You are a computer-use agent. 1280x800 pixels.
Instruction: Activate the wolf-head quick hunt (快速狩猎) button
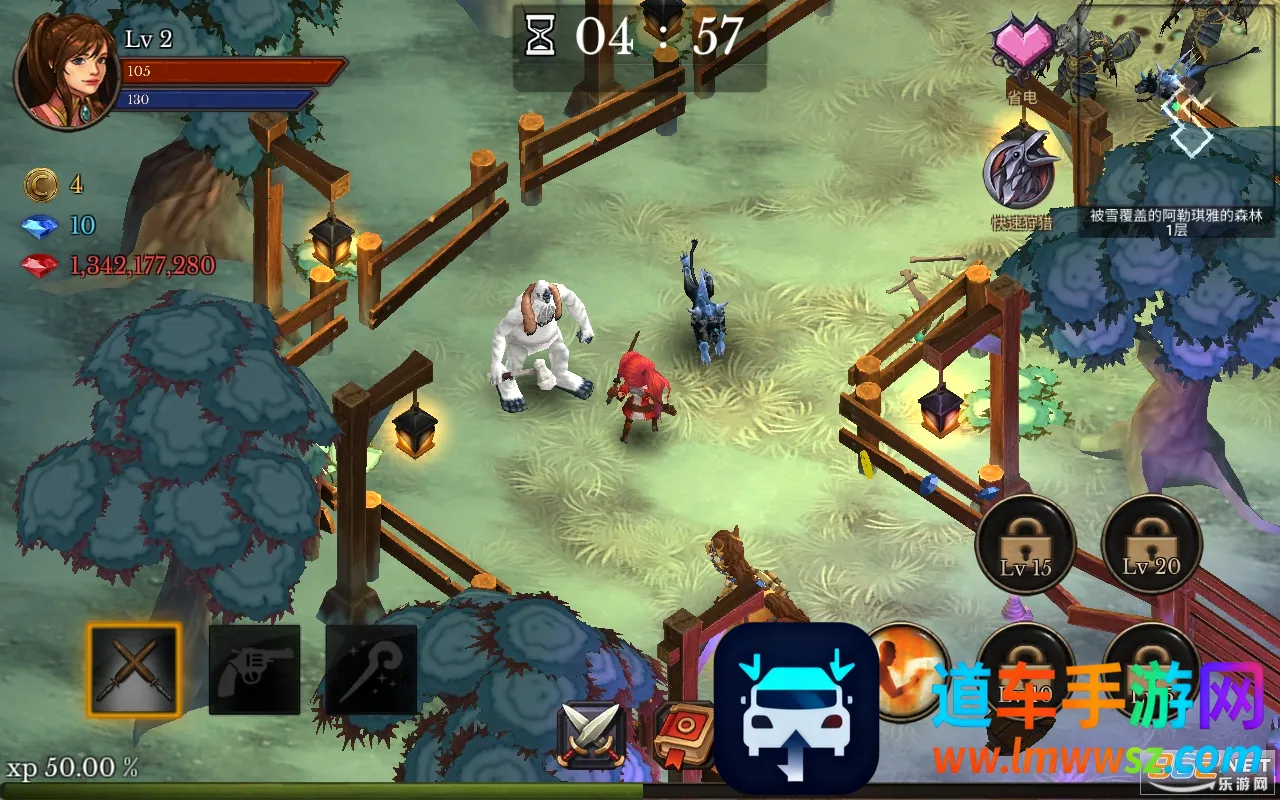coord(1019,172)
